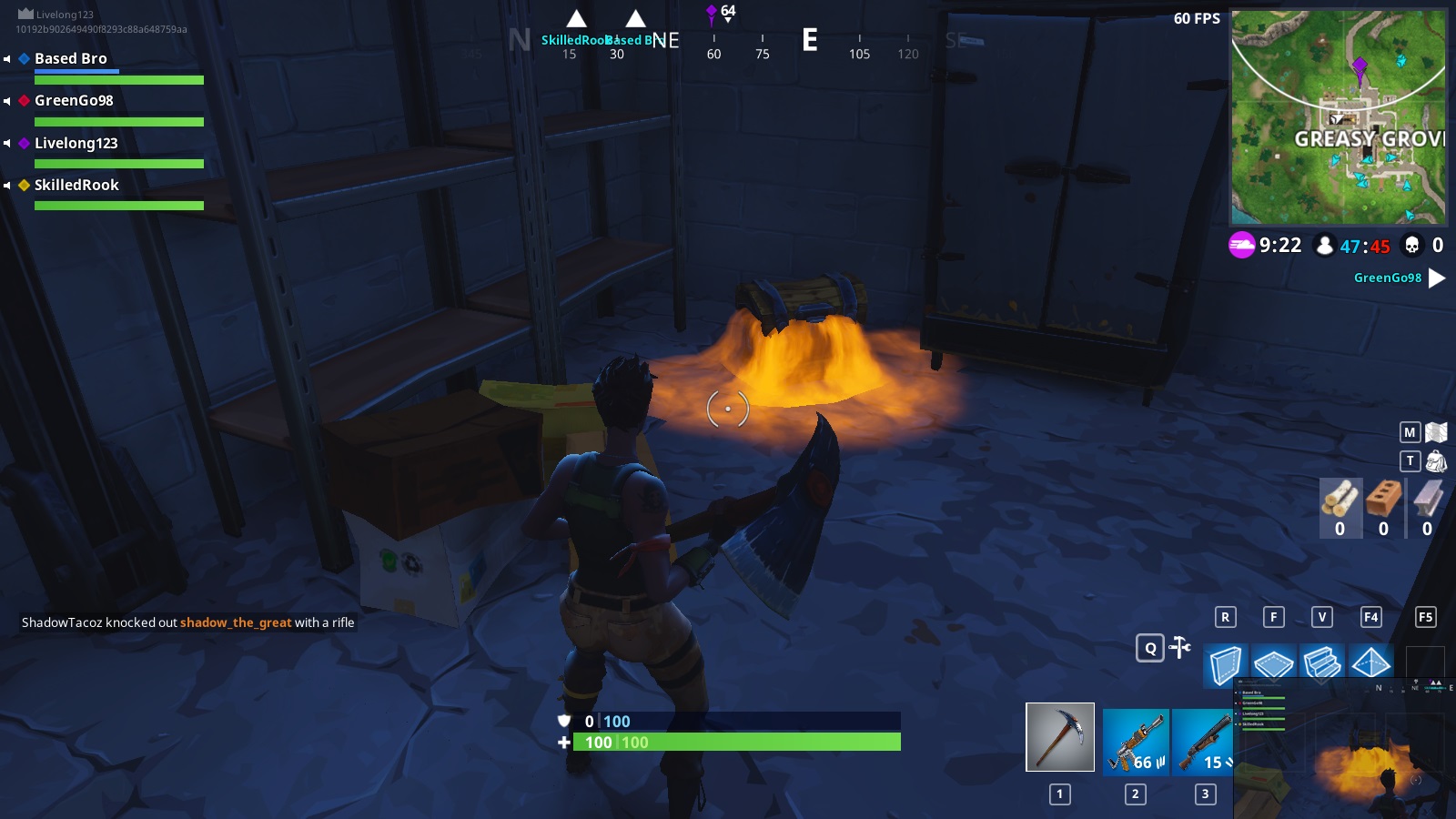Select the floor build piece
Viewport: 1456px width, 819px height.
pos(1275,665)
